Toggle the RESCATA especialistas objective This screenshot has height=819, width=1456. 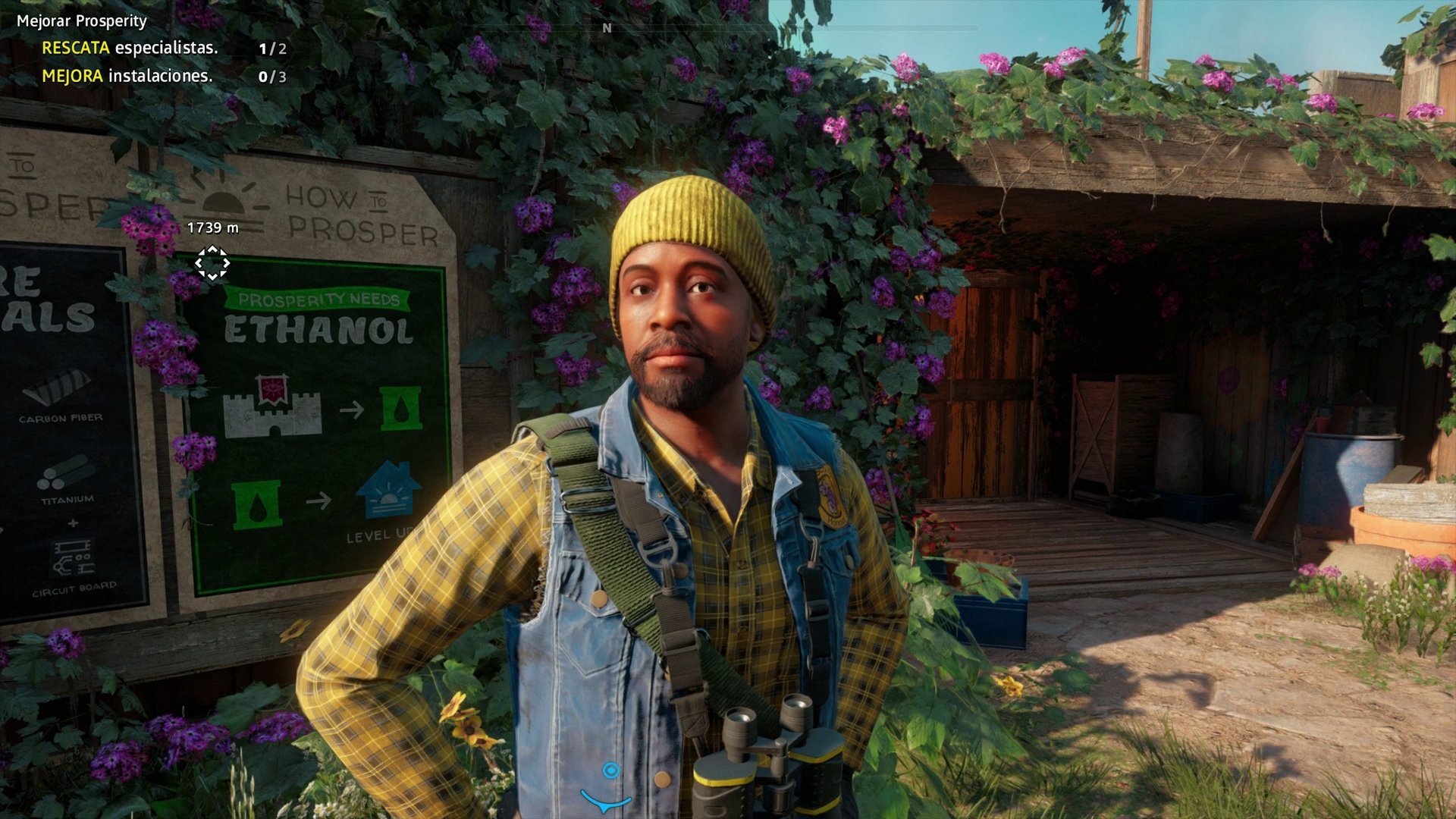coord(130,48)
